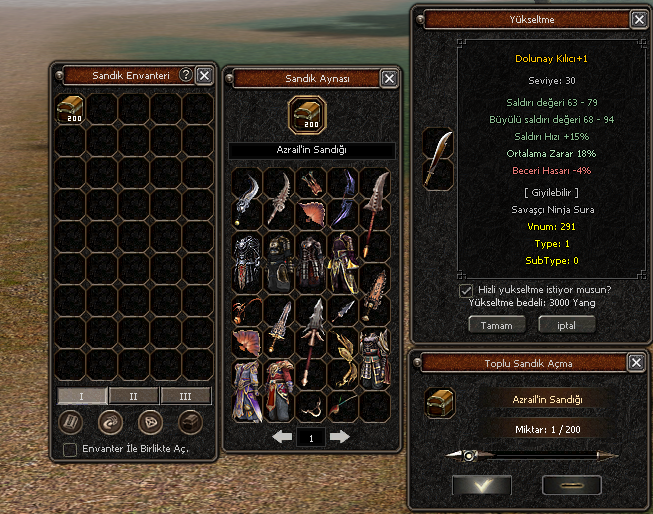Open the Sandık Envanteri help button
The height and width of the screenshot is (514, 653).
pyautogui.click(x=185, y=75)
